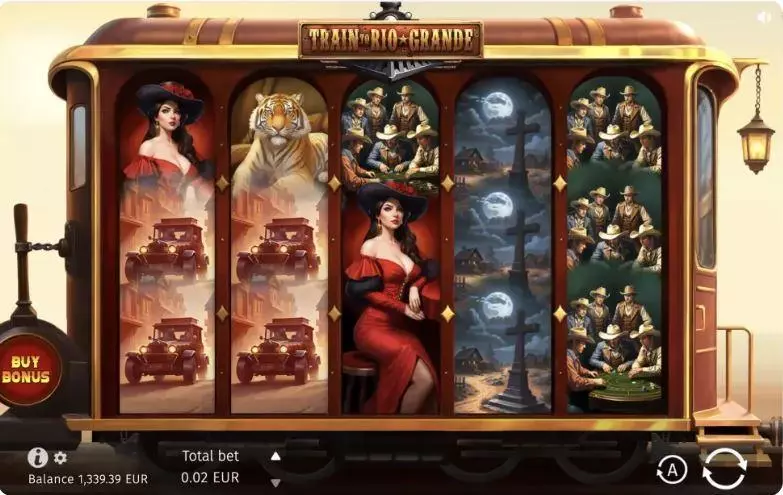Spin the reels with circular arrows button
The image size is (783, 495).
pos(724,468)
